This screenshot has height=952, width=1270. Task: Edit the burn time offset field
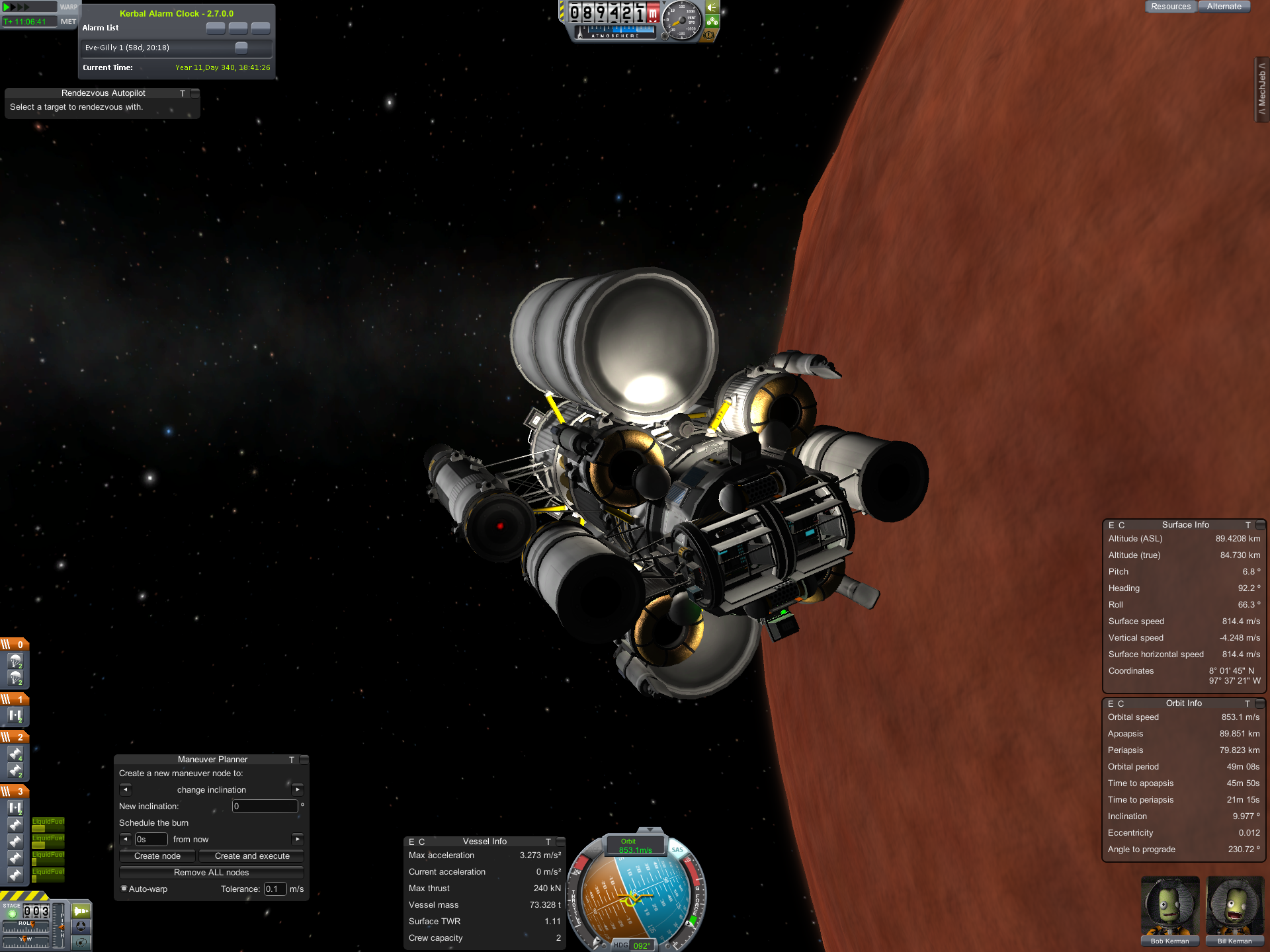pyautogui.click(x=151, y=840)
